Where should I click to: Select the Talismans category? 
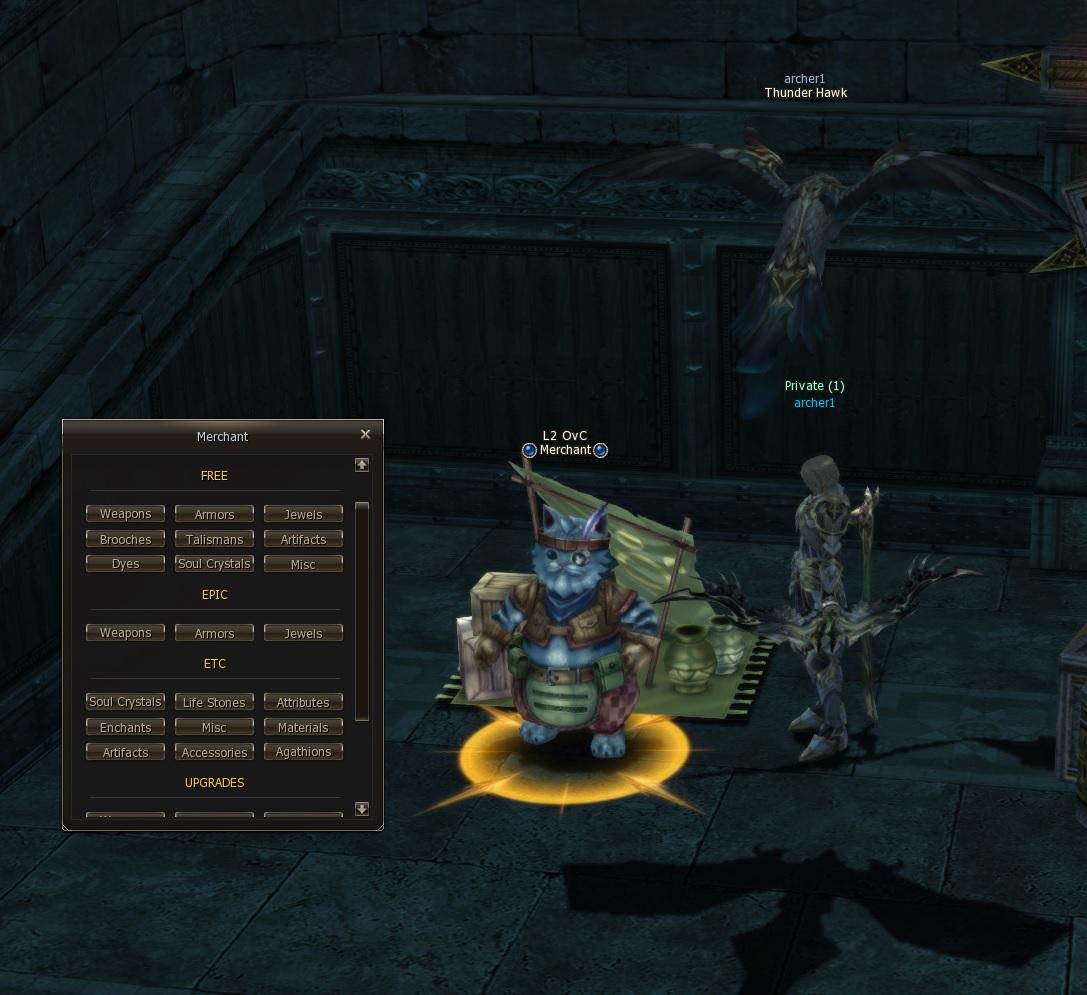tap(214, 539)
